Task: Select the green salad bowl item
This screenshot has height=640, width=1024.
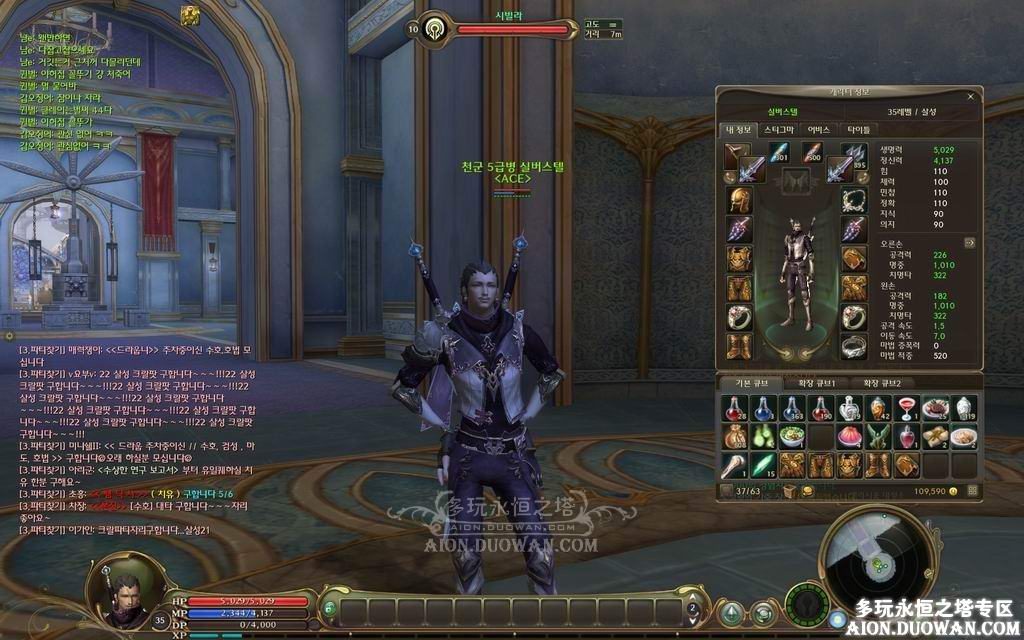Action: coord(791,437)
